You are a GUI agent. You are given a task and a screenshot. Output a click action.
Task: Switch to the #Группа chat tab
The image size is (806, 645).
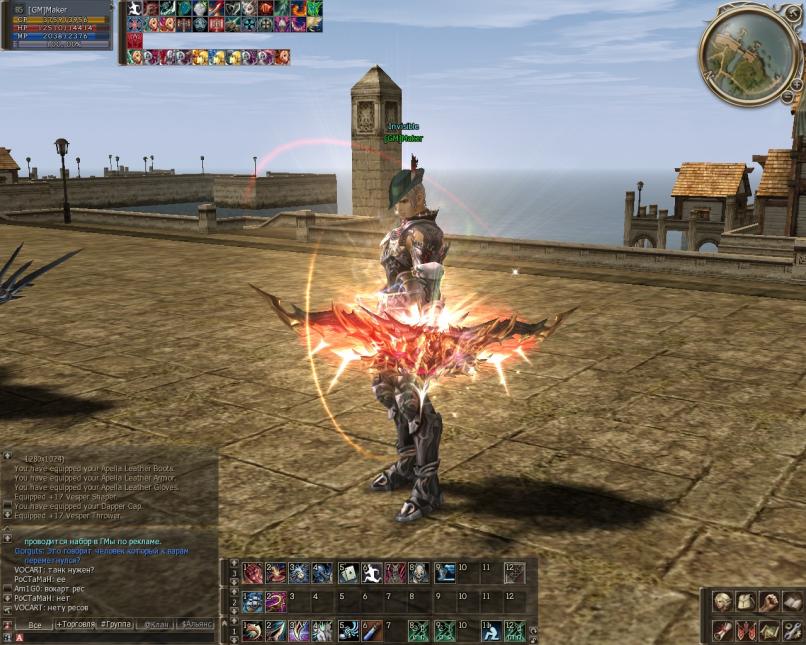point(115,625)
